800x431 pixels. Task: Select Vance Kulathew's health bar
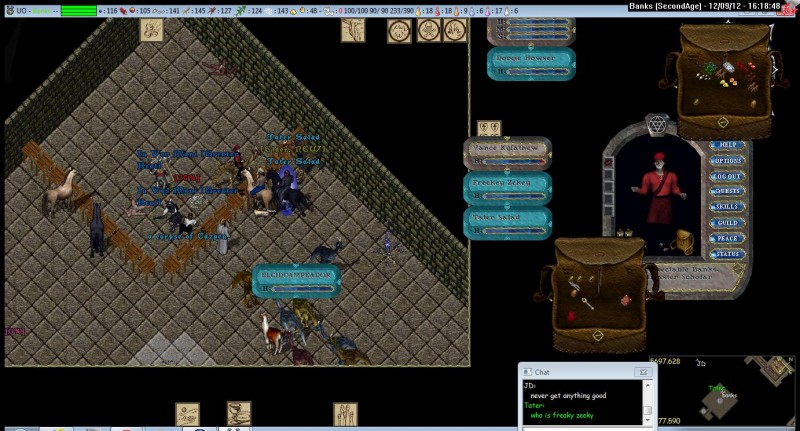[507, 152]
